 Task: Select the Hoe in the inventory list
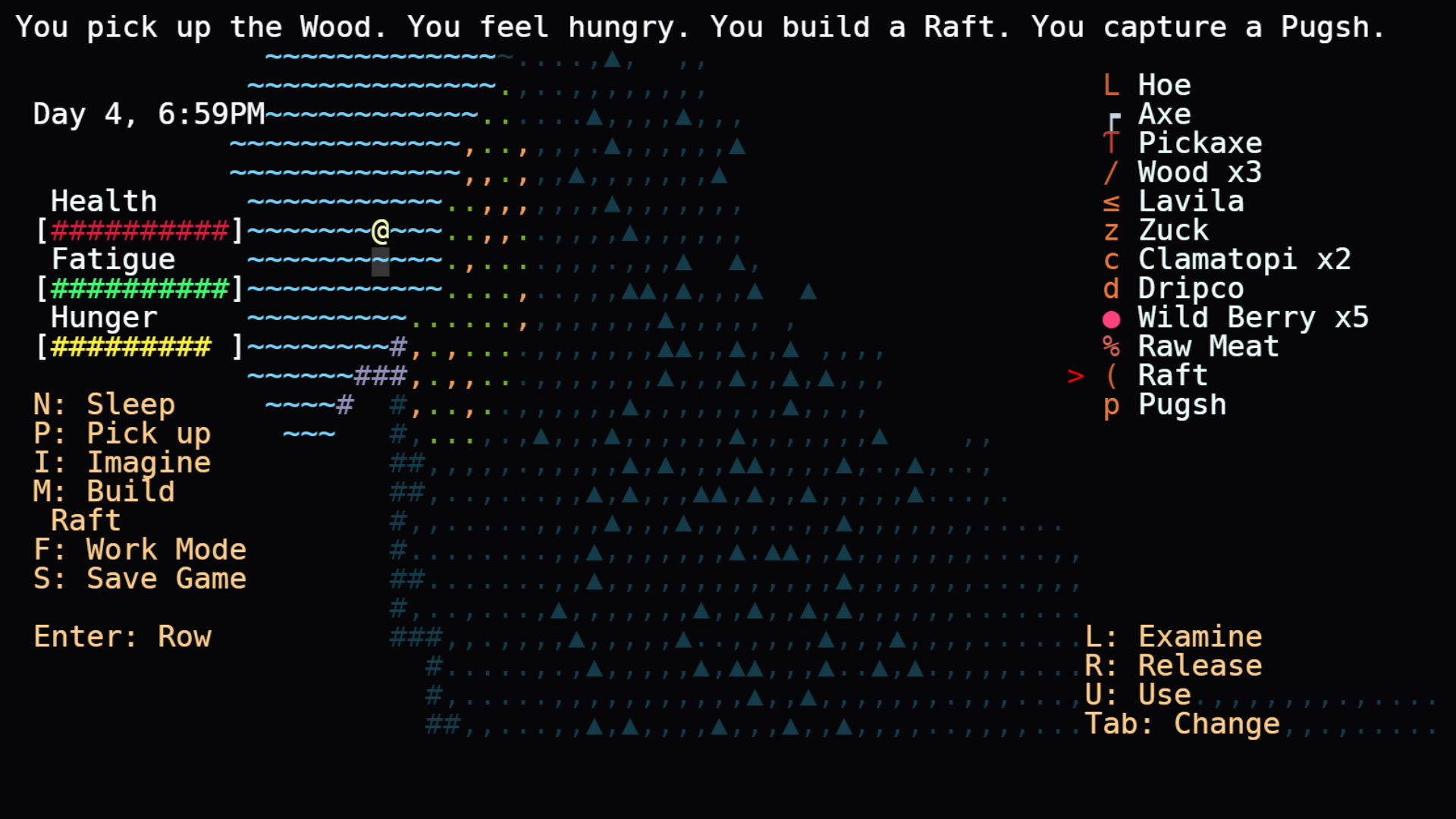click(1164, 85)
